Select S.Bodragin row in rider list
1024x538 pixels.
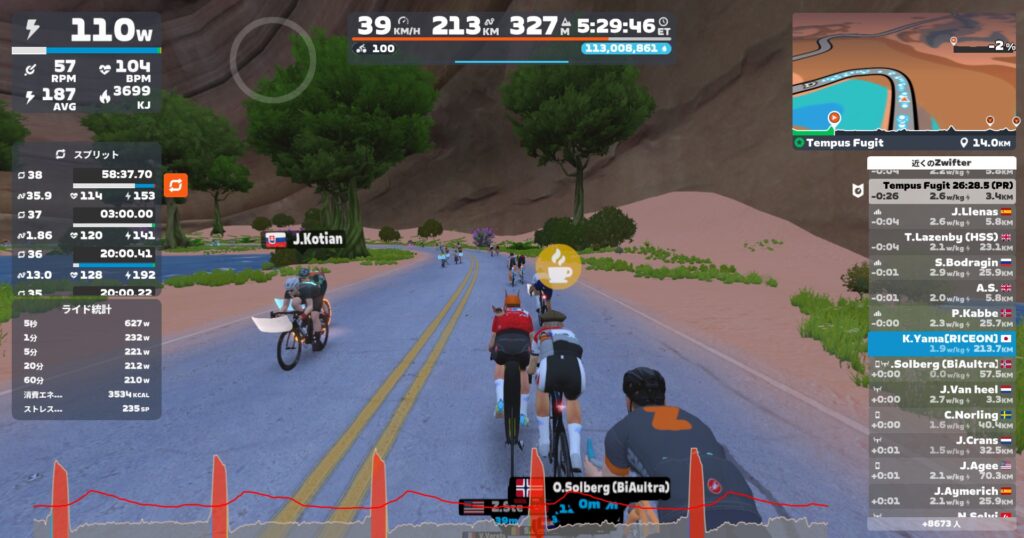click(941, 266)
